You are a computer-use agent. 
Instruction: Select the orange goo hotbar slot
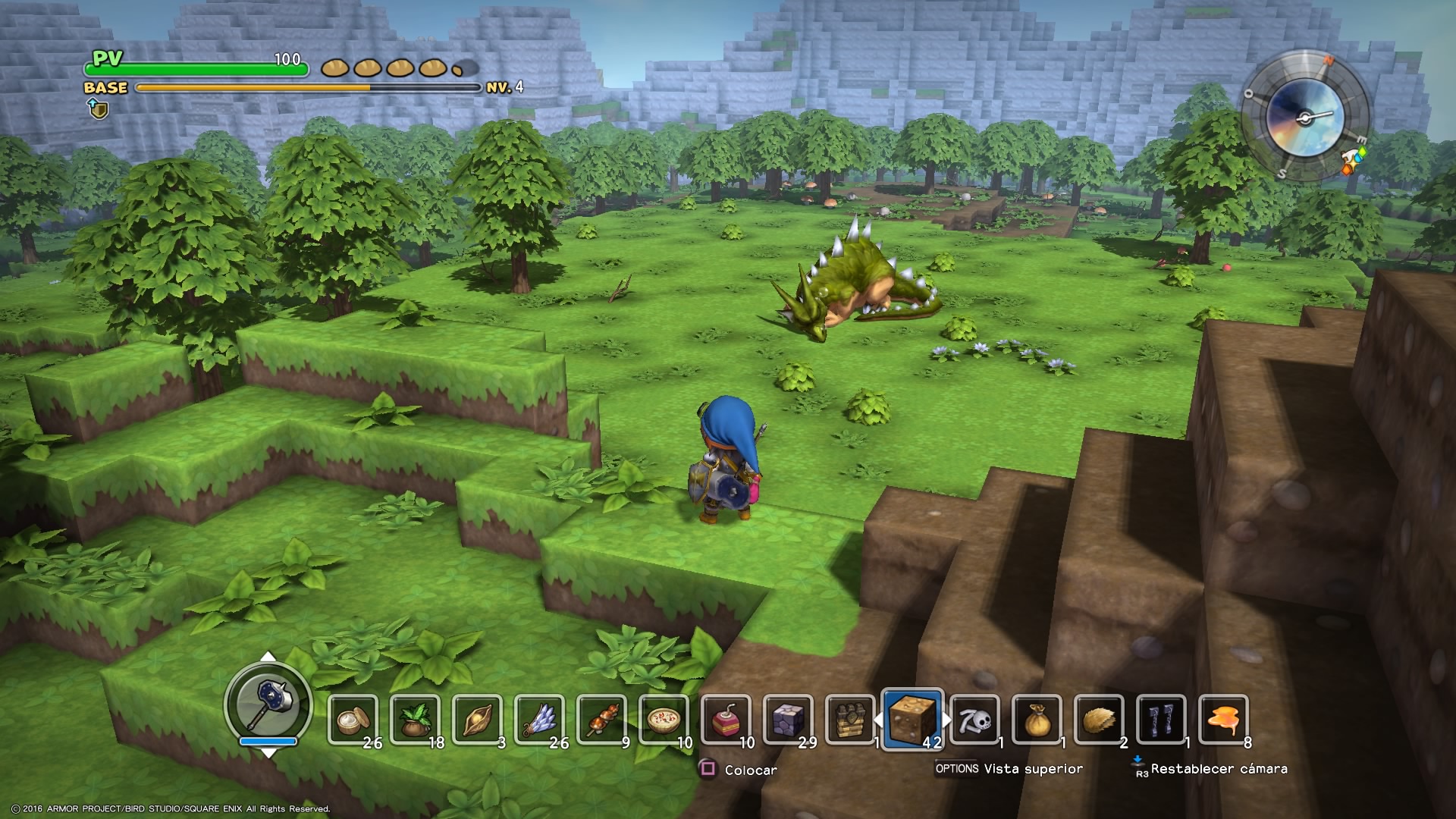pyautogui.click(x=1224, y=720)
